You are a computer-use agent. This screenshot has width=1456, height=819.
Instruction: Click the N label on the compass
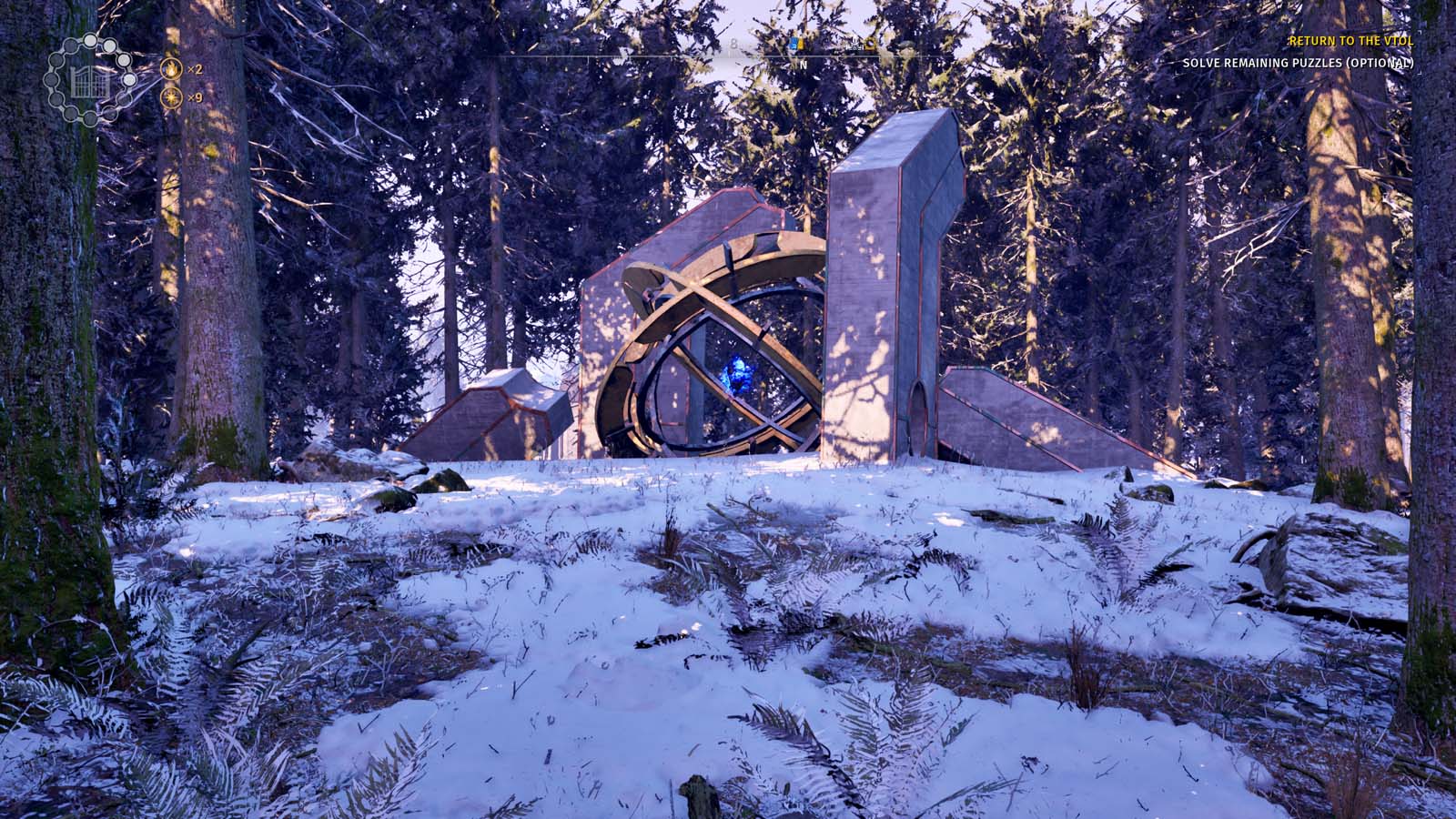[804, 65]
